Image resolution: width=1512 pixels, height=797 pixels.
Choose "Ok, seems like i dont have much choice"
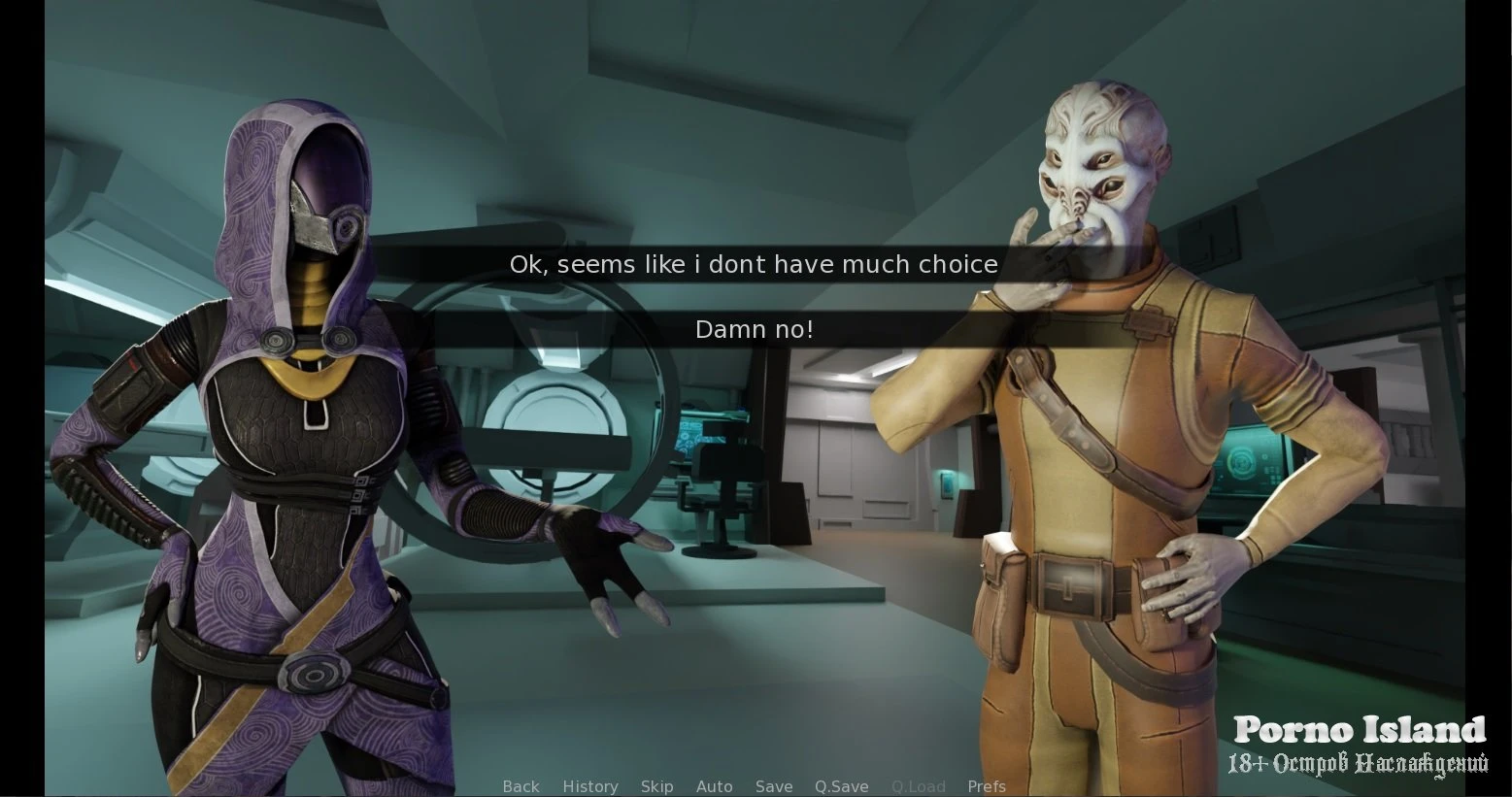754,264
